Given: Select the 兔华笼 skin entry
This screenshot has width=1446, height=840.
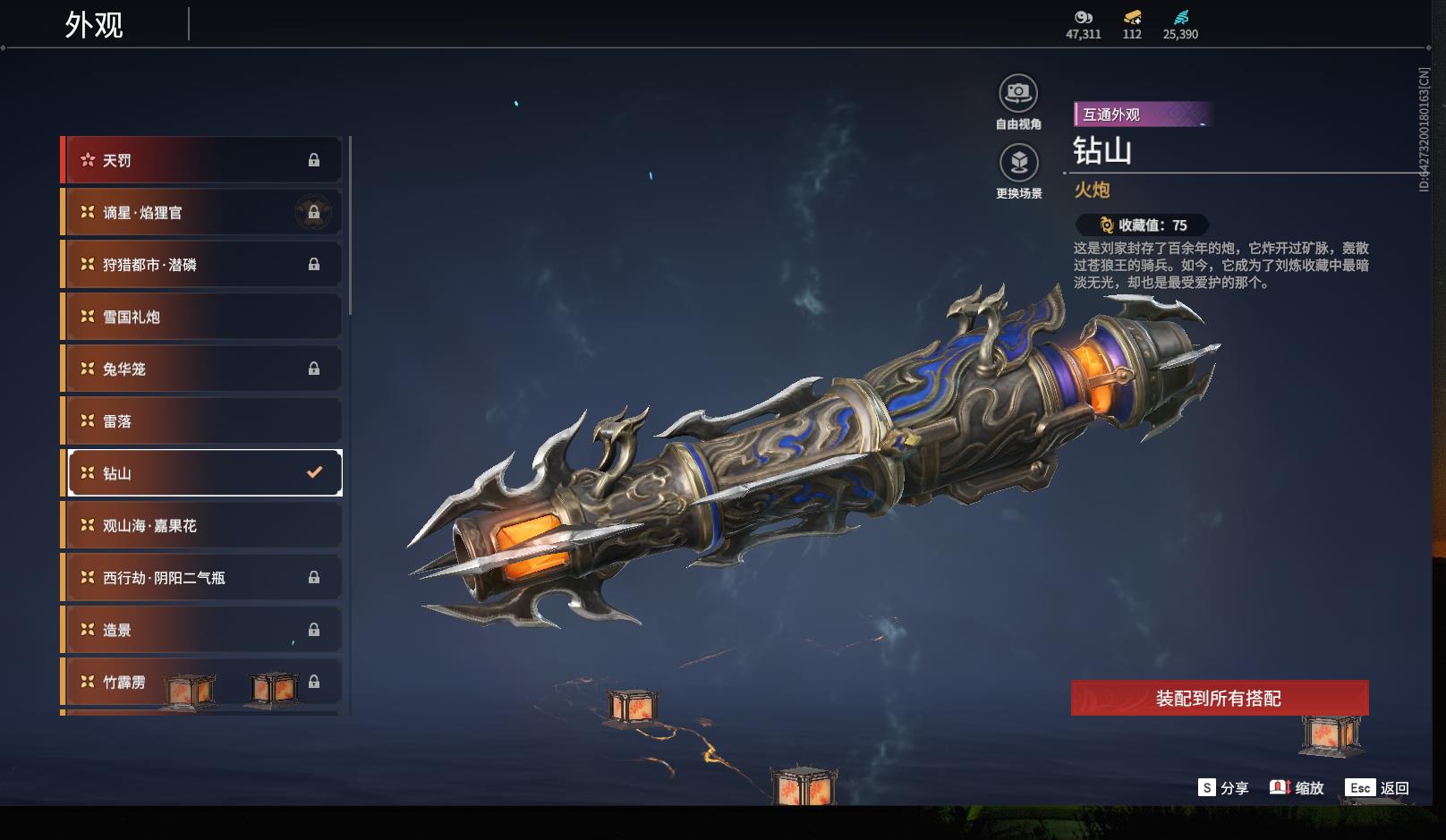Looking at the screenshot, I should tap(202, 369).
